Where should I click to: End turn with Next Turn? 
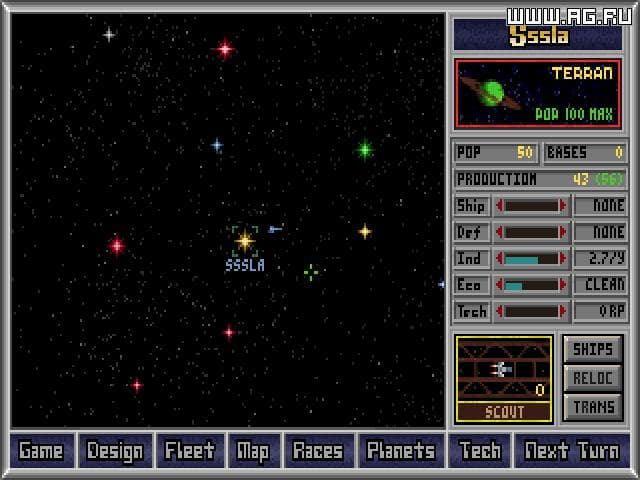[x=572, y=450]
